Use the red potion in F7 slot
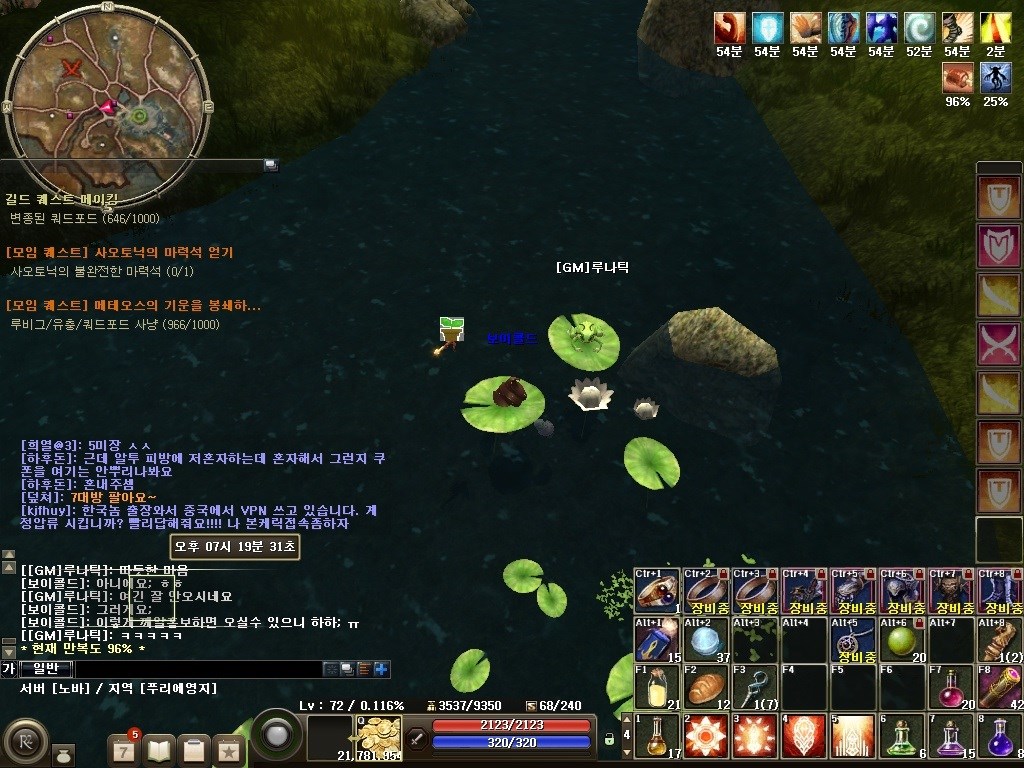This screenshot has width=1024, height=768. (951, 686)
